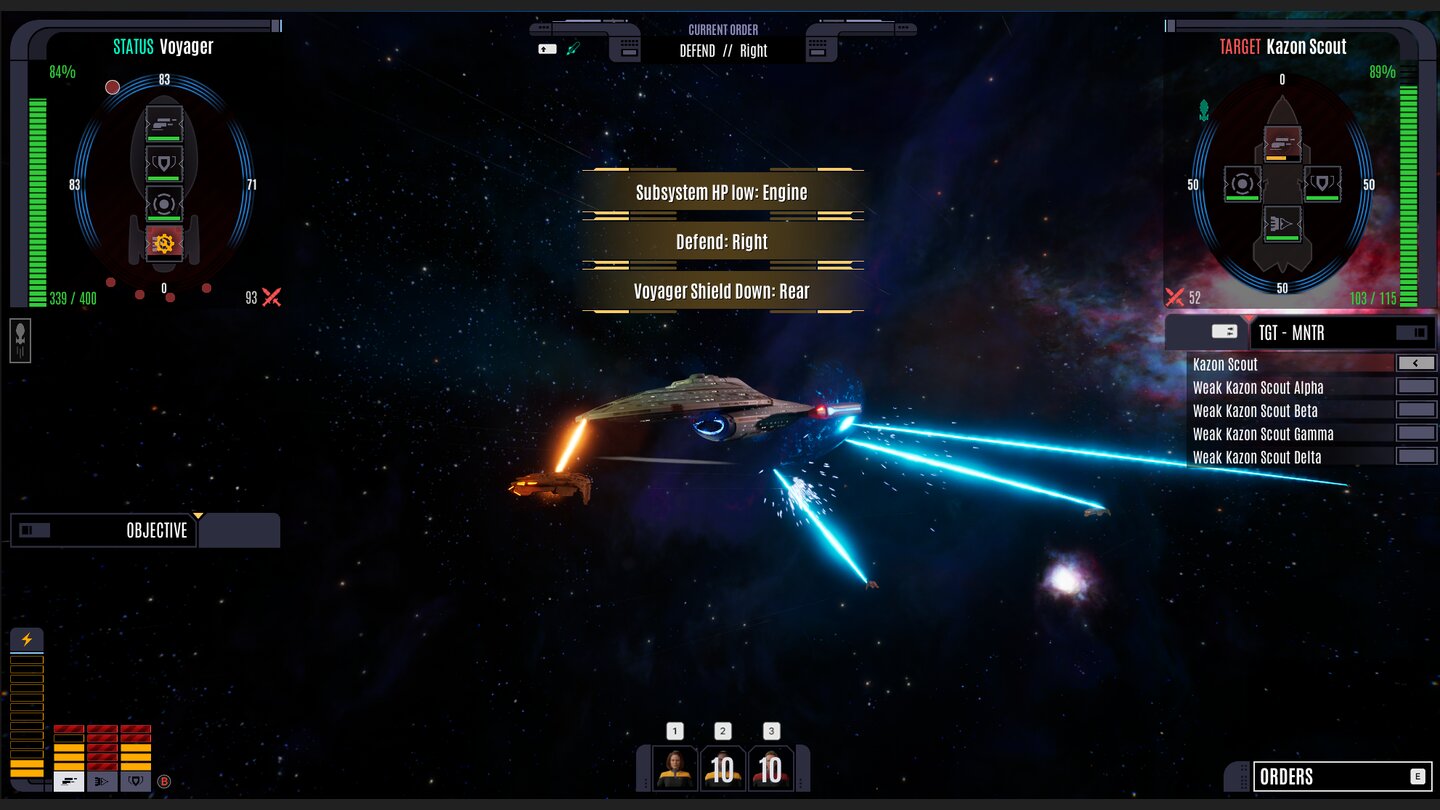Click the small ship icon below Voyager status
This screenshot has width=1440, height=810.
click(x=20, y=340)
